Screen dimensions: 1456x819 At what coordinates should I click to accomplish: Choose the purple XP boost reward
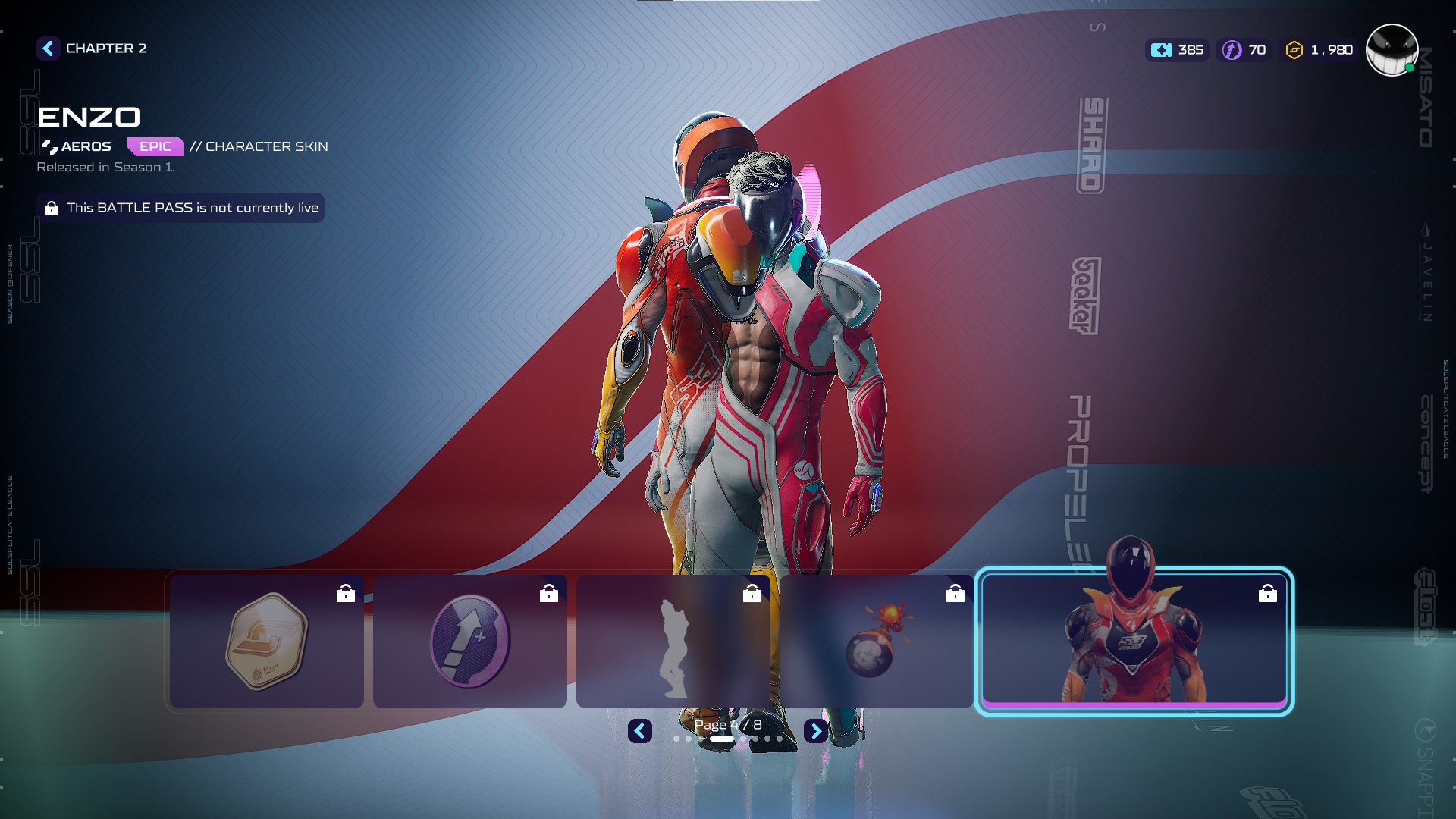click(469, 642)
